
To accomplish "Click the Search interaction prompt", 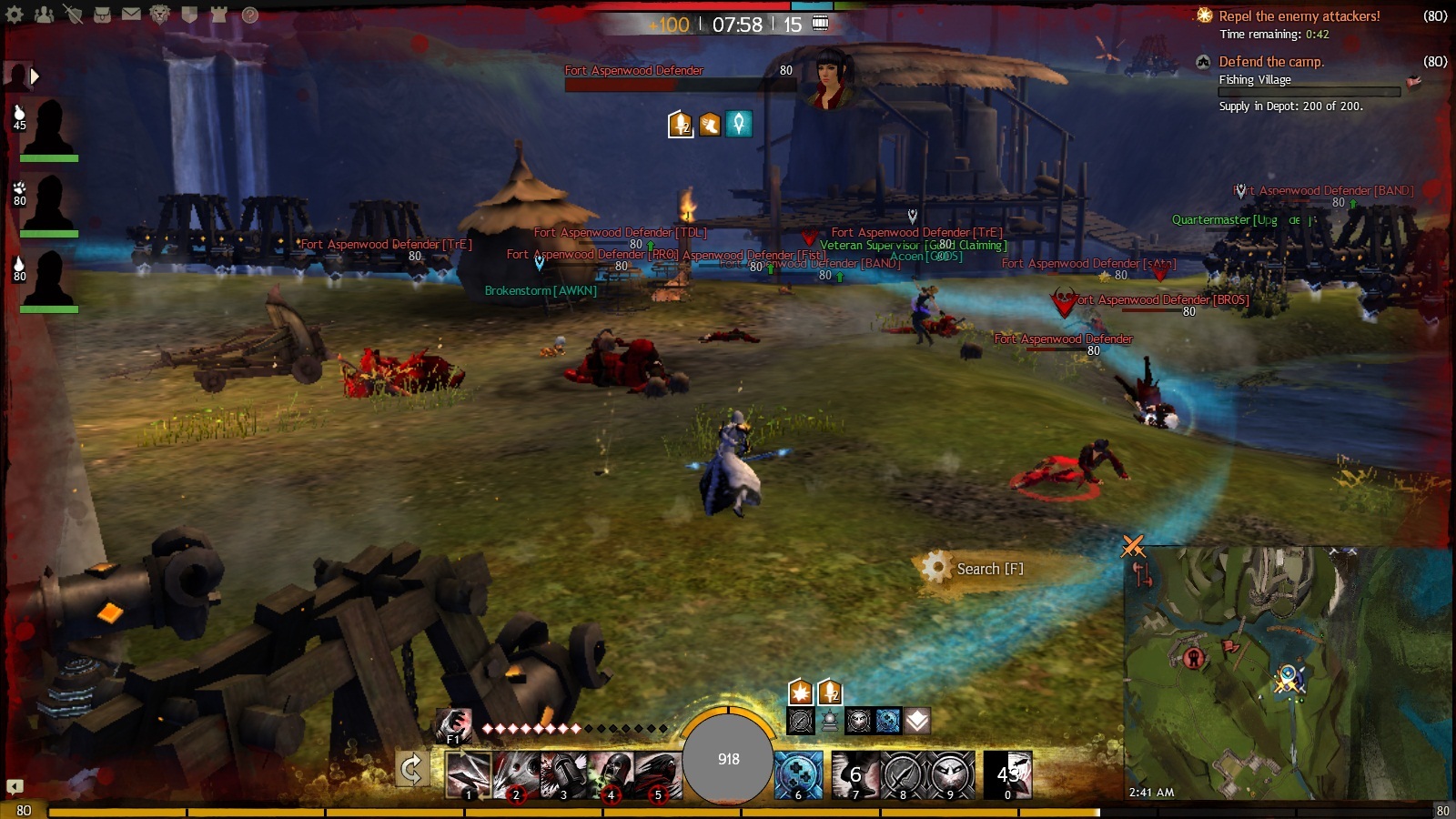I will tap(974, 569).
